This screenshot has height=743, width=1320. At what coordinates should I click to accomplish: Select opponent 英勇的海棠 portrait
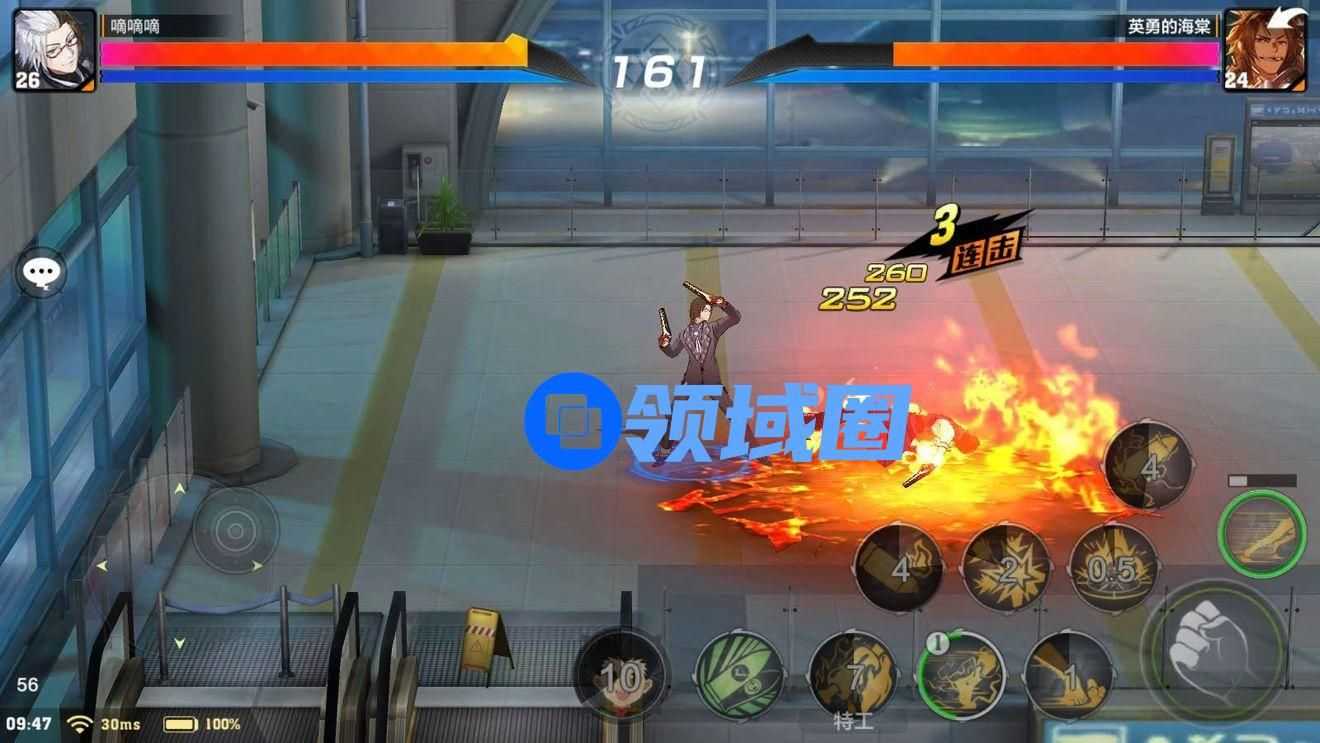1265,51
